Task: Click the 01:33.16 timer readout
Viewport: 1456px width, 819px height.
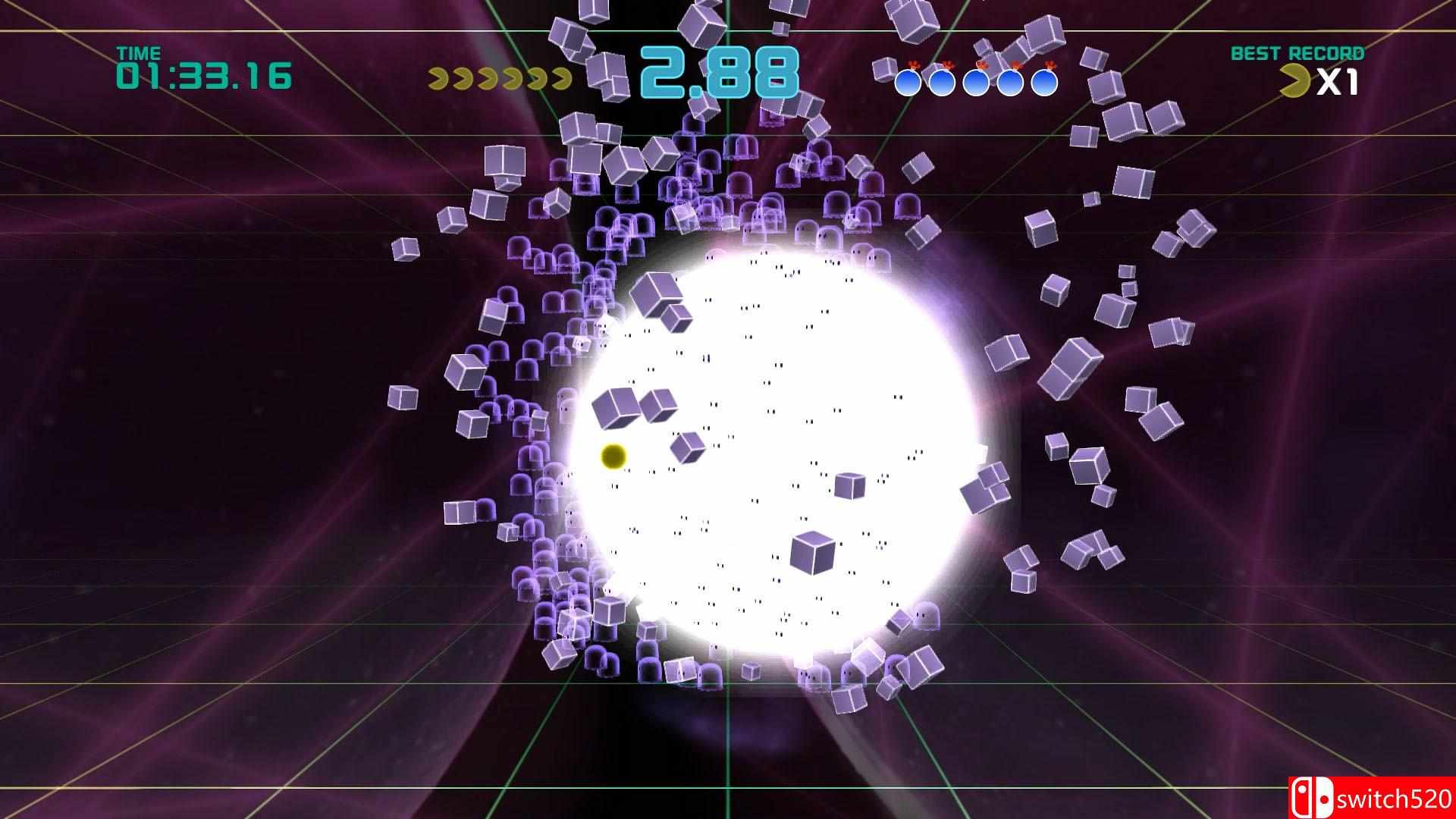Action: [205, 76]
